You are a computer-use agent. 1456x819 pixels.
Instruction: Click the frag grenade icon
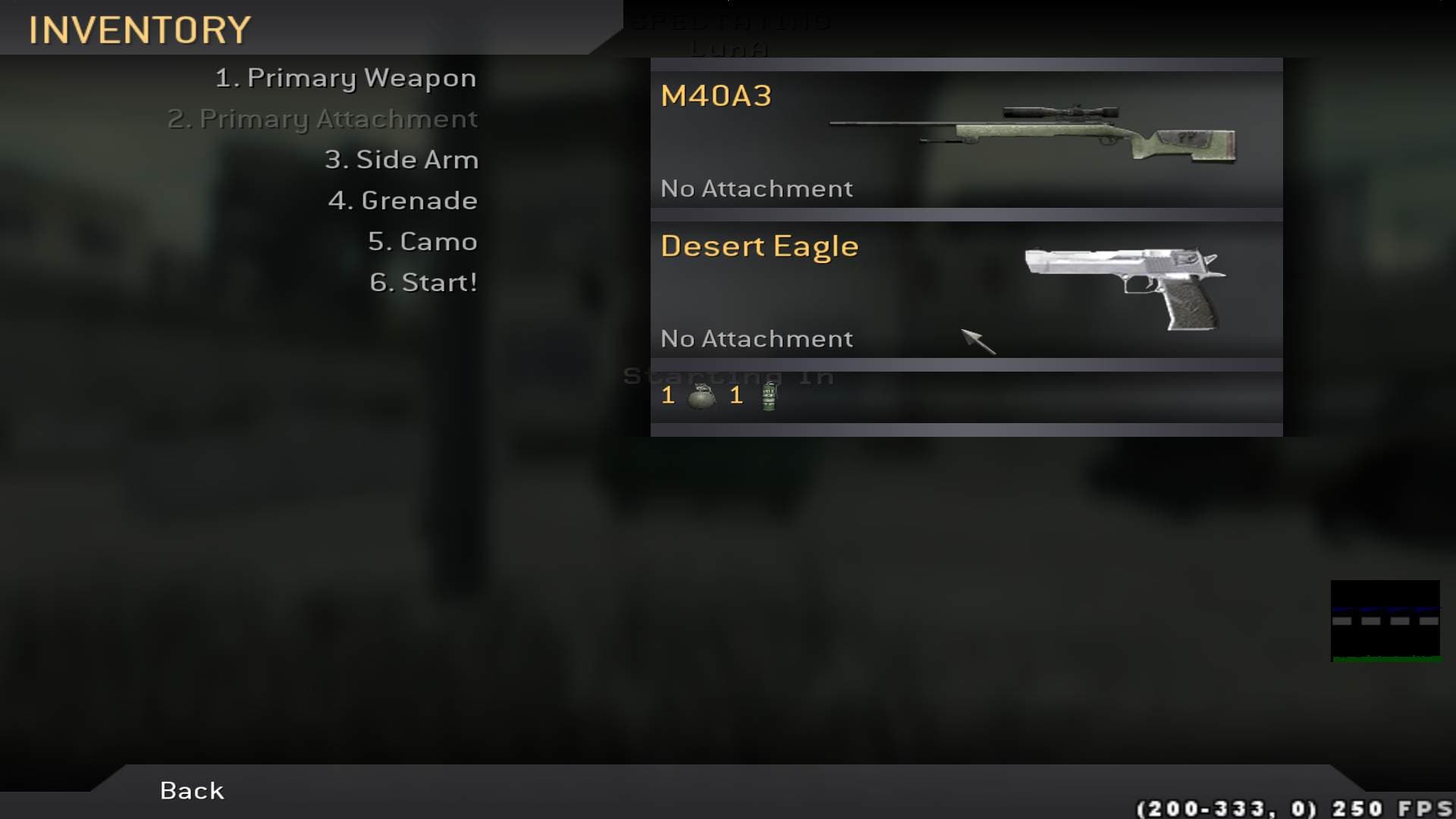pyautogui.click(x=701, y=396)
